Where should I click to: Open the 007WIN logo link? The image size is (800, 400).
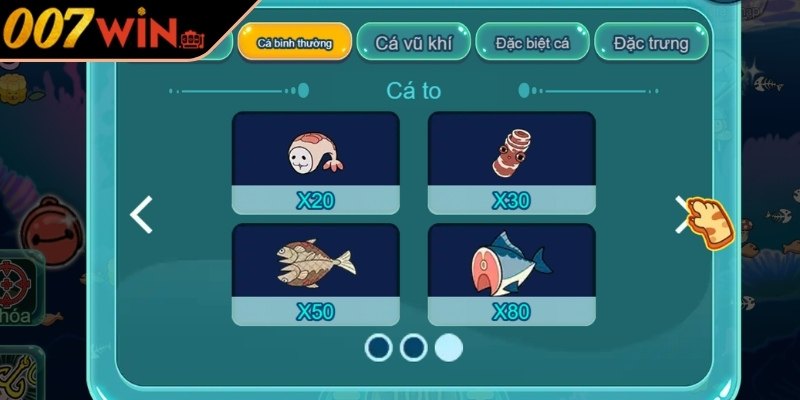(x=100, y=31)
